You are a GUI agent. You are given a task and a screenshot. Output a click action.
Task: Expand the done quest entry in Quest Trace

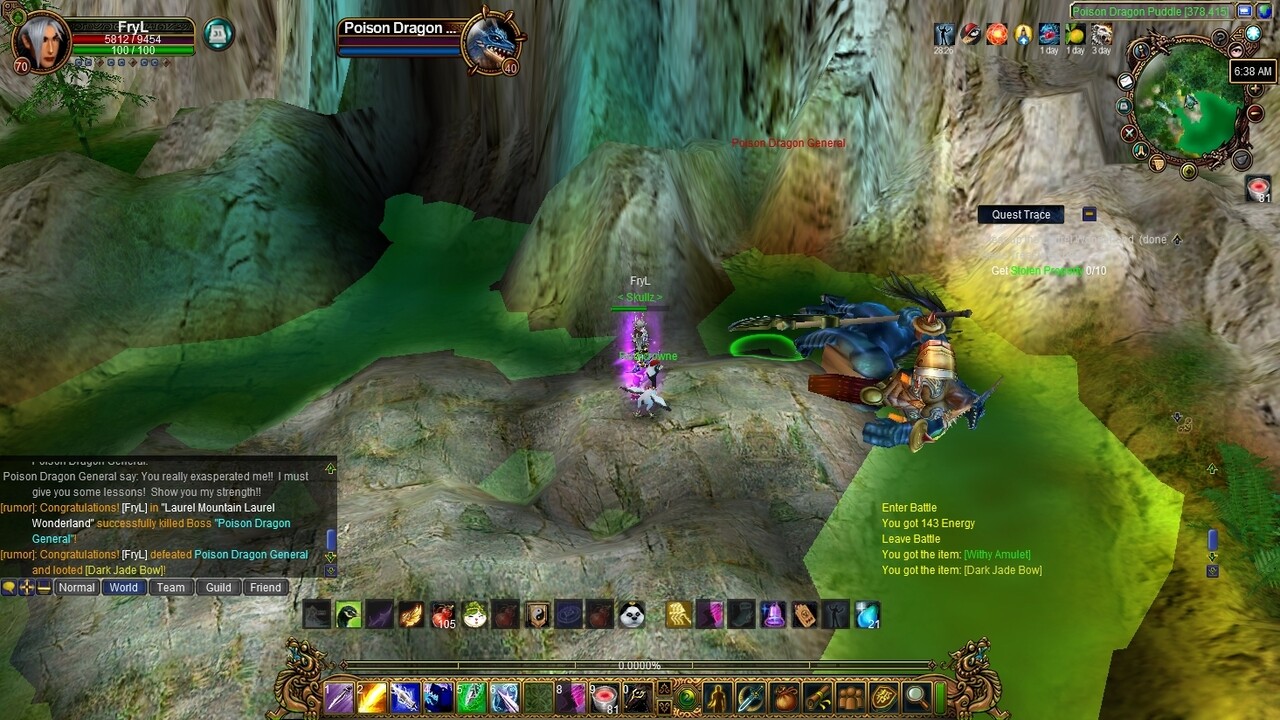coord(1177,240)
